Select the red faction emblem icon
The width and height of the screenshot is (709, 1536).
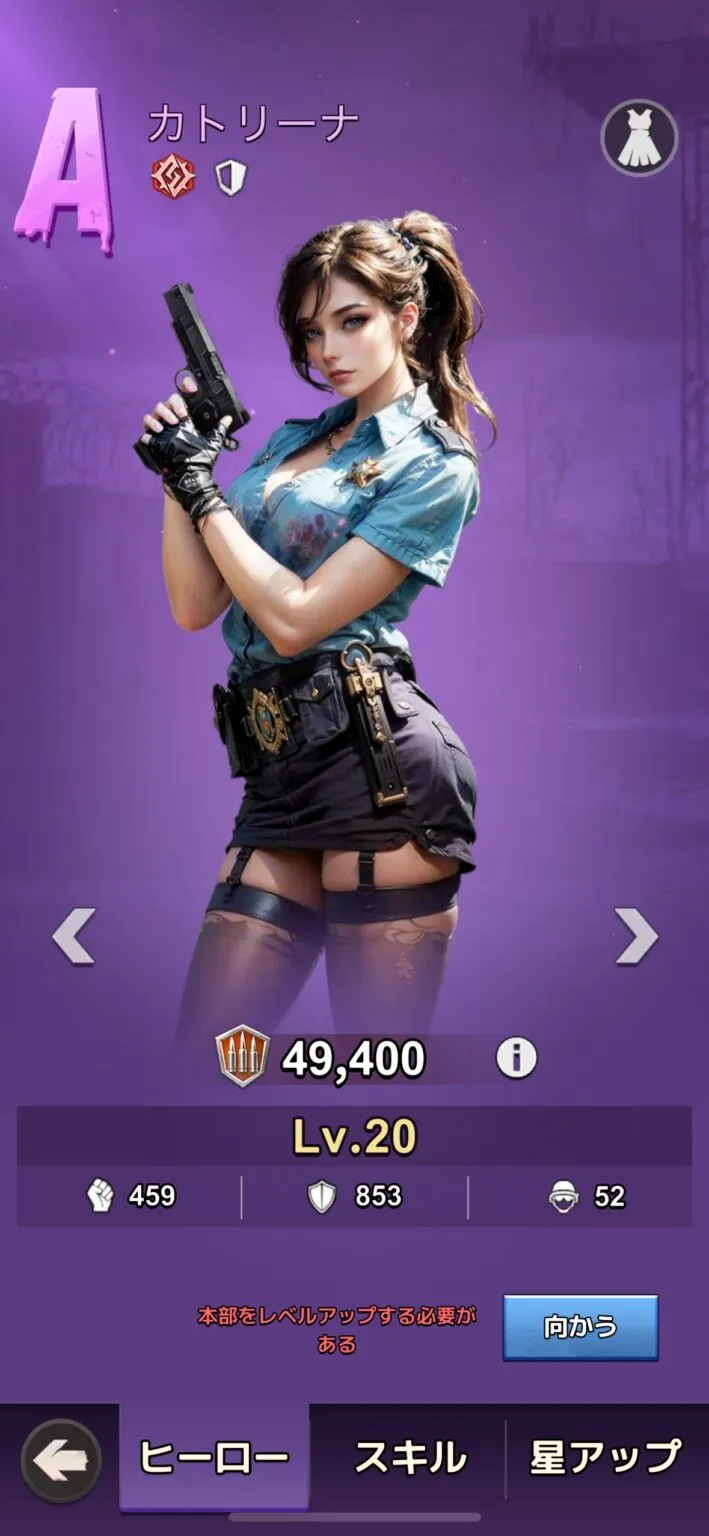173,178
